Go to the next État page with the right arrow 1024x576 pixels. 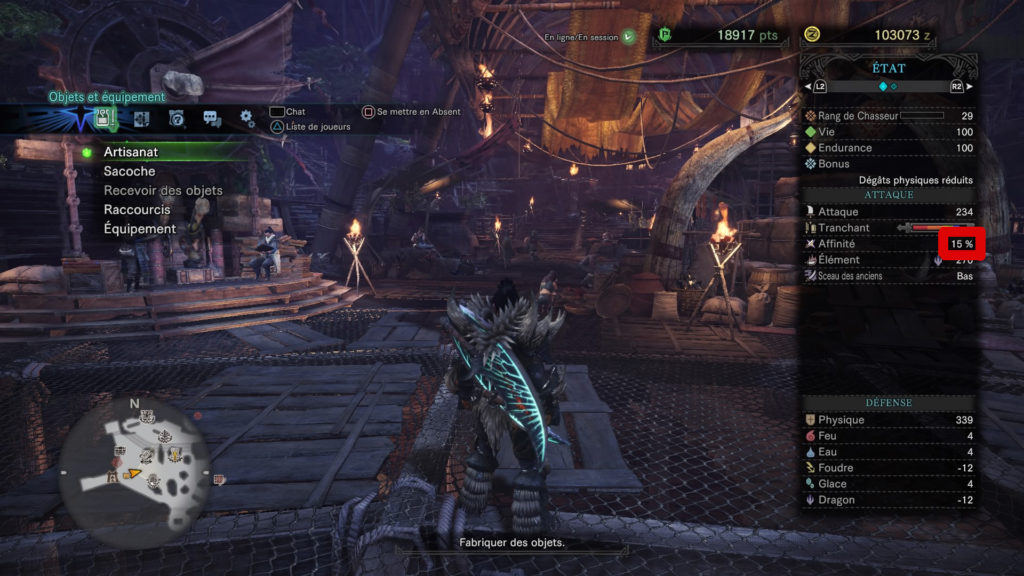pyautogui.click(x=968, y=87)
